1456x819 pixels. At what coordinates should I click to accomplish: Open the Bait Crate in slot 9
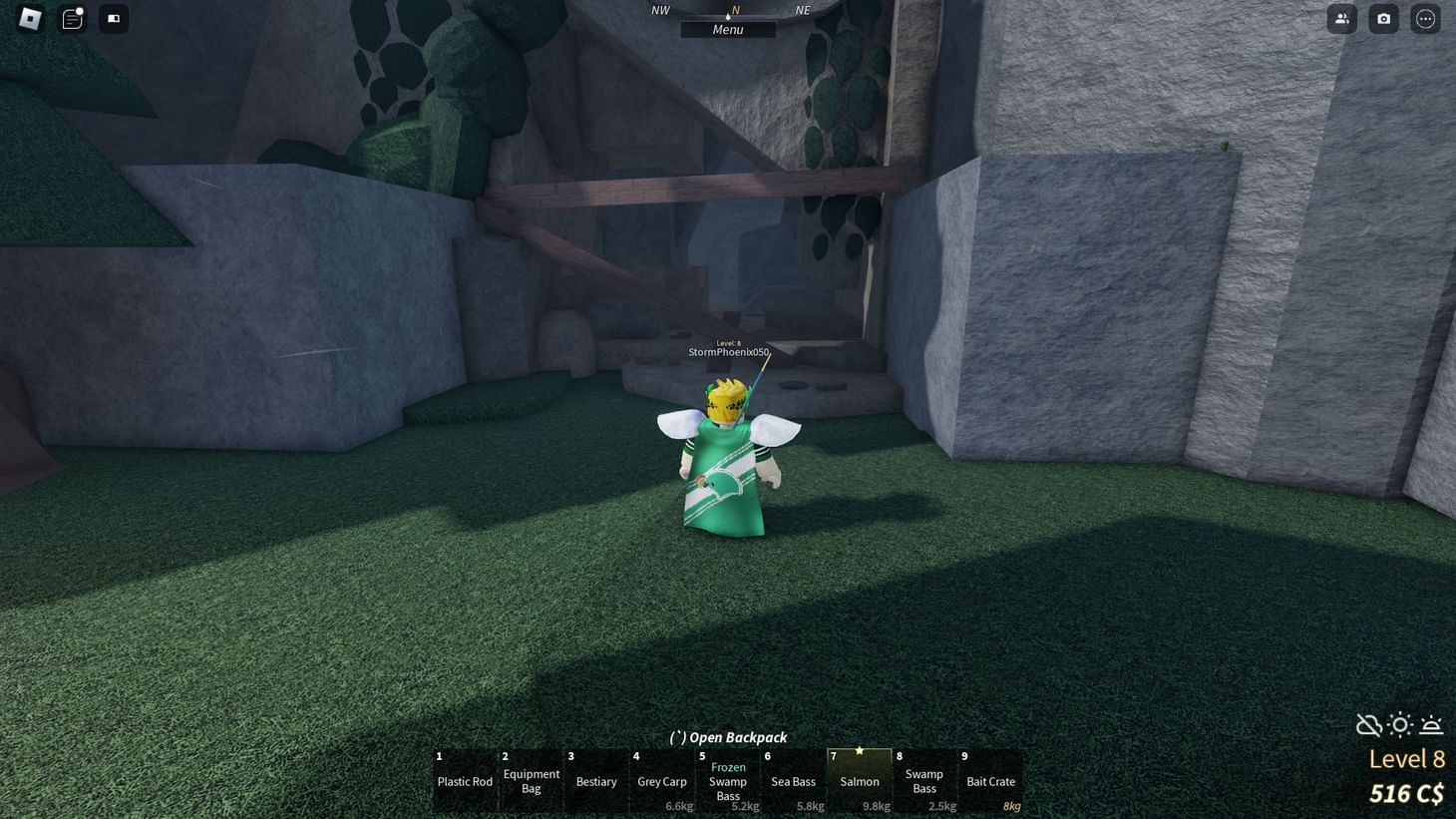990,781
